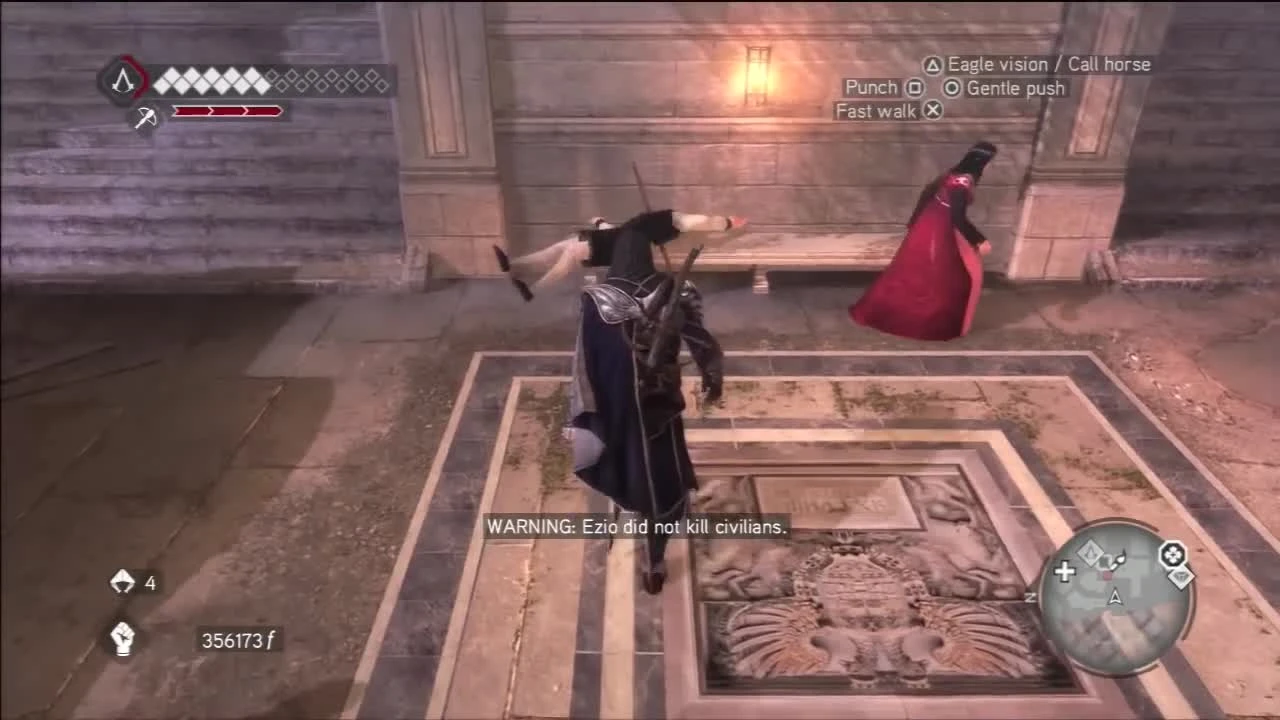Click the Call horse text label
The width and height of the screenshot is (1280, 720).
pyautogui.click(x=1108, y=64)
